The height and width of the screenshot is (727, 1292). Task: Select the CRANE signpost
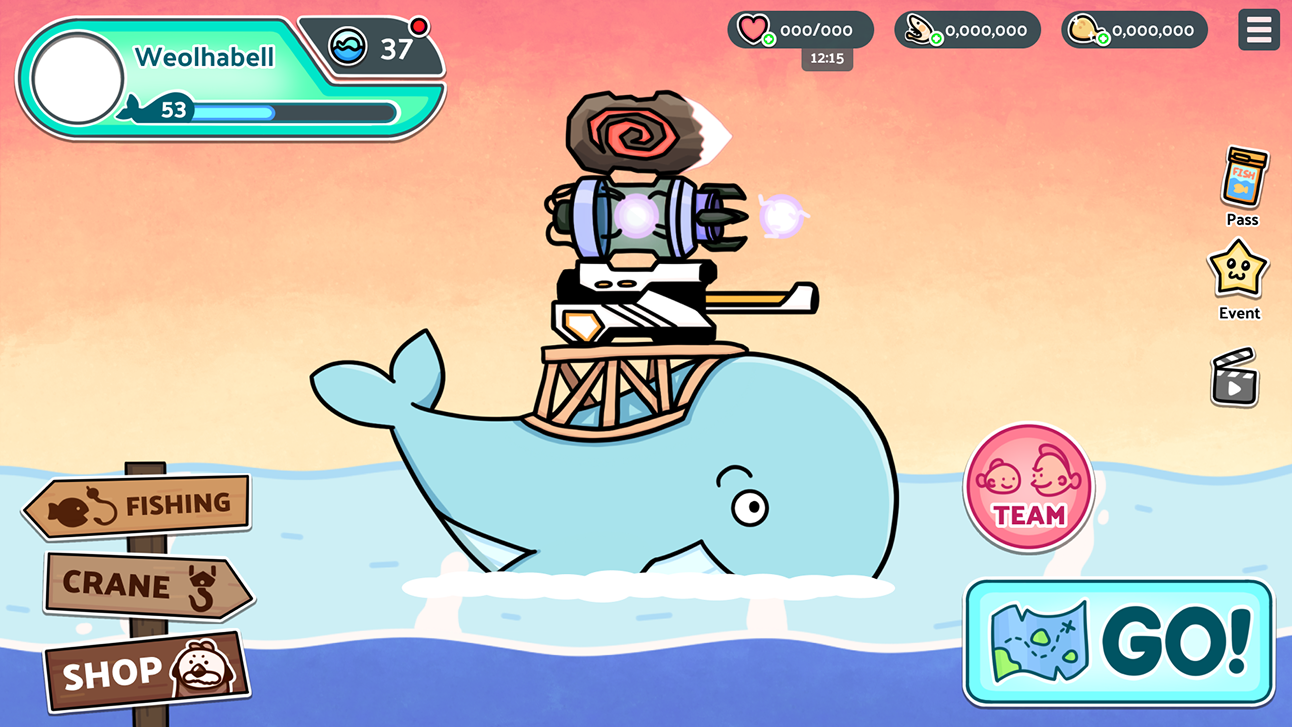coord(147,585)
